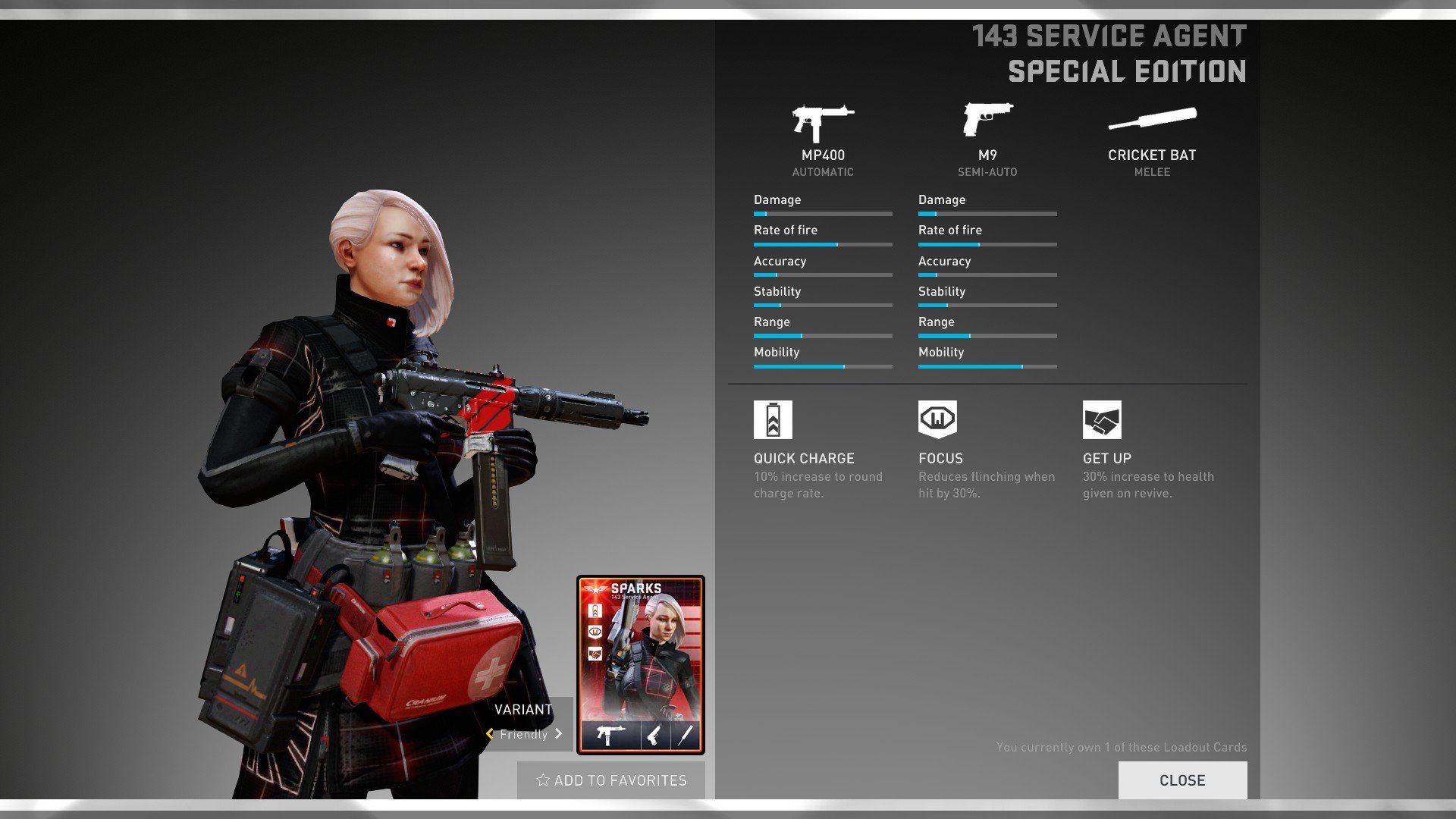Inspect the Quick Charge perk icon
This screenshot has width=1456, height=819.
click(773, 419)
